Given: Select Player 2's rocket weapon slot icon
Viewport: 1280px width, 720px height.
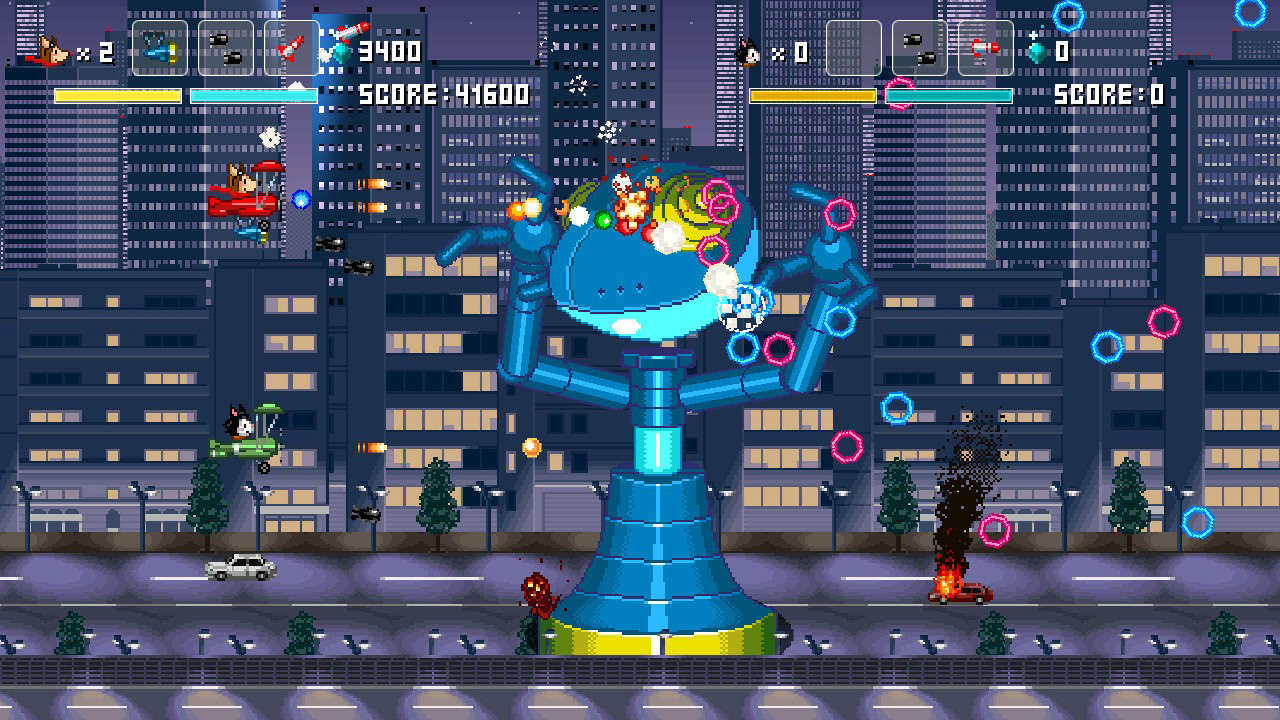Looking at the screenshot, I should click(984, 46).
